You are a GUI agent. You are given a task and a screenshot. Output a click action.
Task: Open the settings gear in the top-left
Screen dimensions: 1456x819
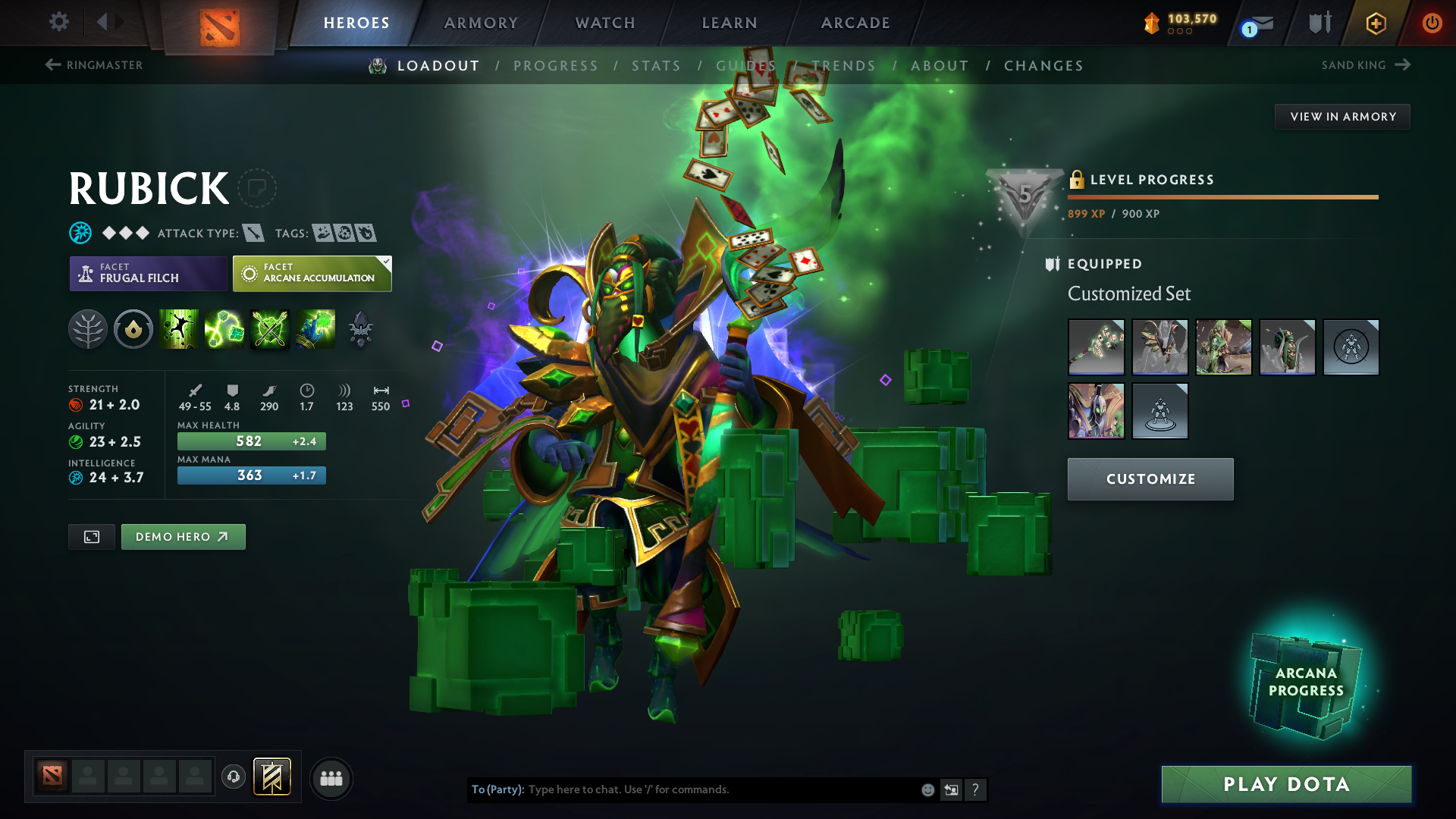tap(58, 22)
